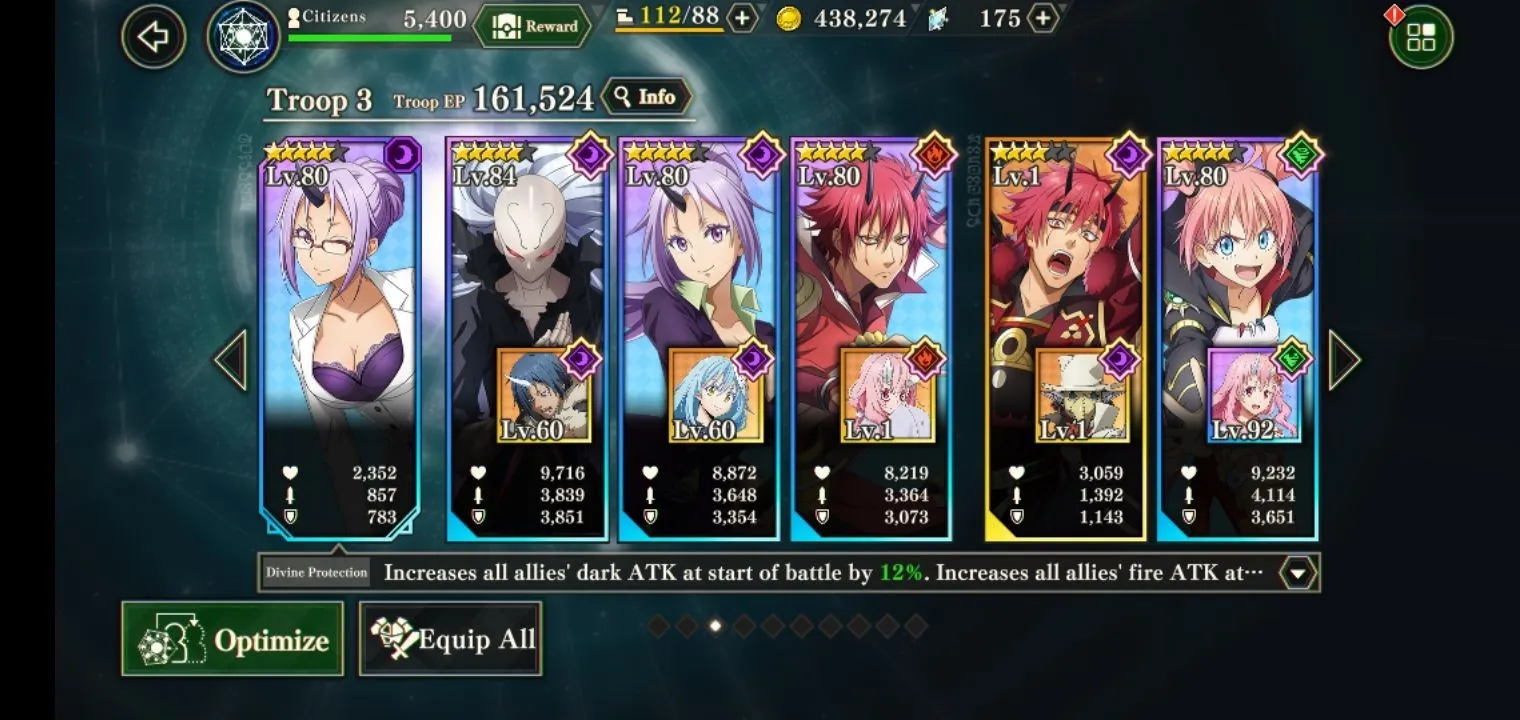Viewport: 1520px width, 720px height.
Task: Select the Lv.1 white-hat support character slot
Action: [x=1082, y=397]
